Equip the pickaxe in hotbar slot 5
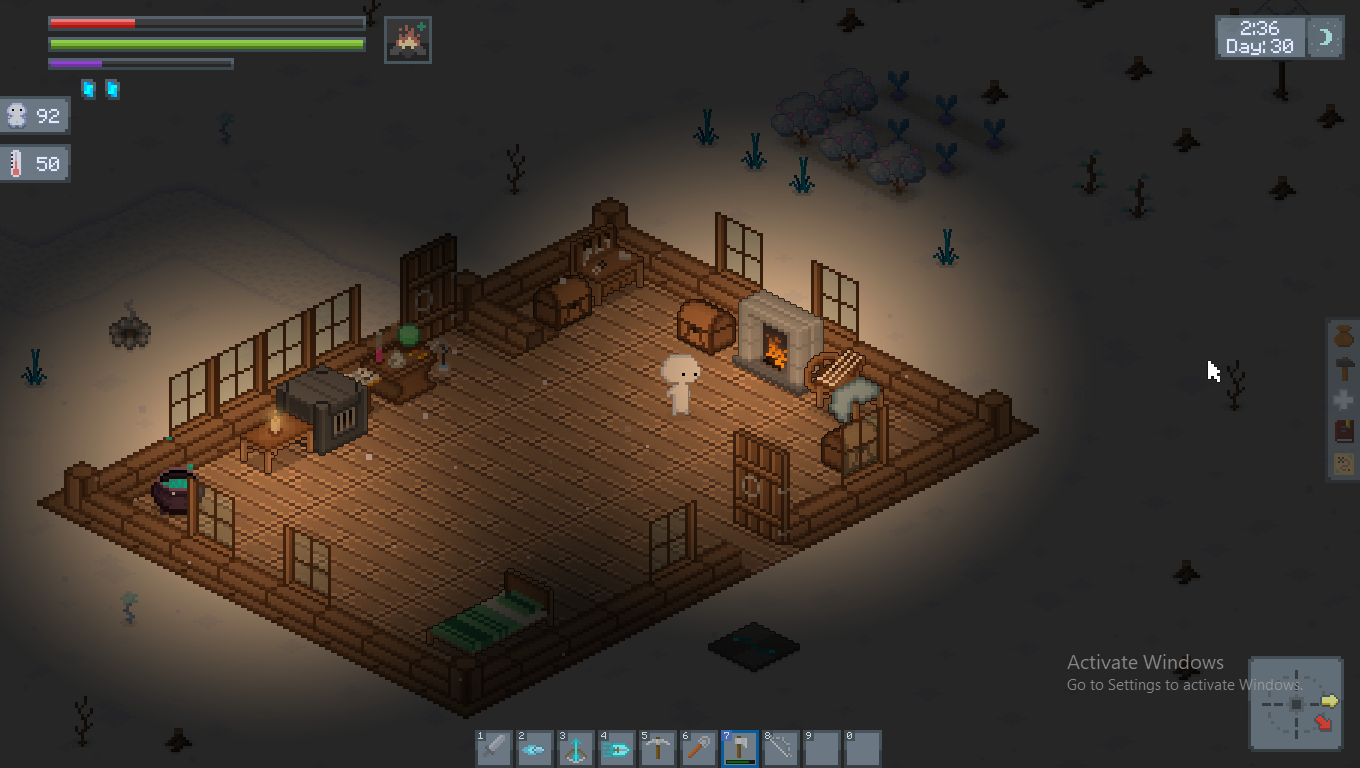This screenshot has height=768, width=1360. (658, 749)
